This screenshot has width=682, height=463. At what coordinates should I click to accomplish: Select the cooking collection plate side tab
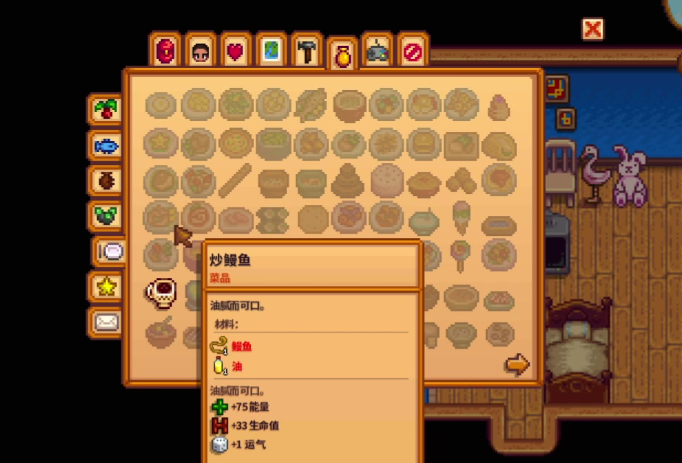click(x=110, y=251)
